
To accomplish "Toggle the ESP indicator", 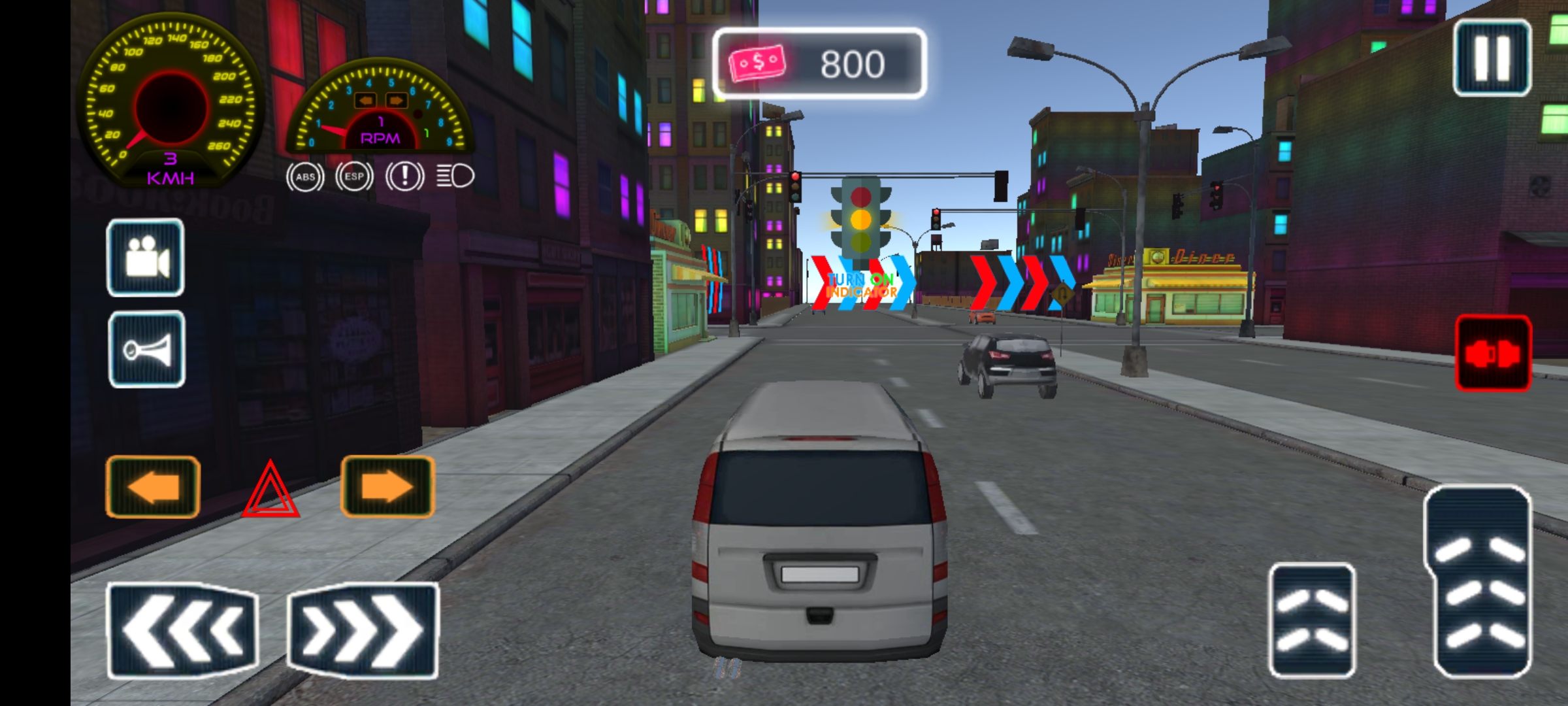I will (354, 176).
